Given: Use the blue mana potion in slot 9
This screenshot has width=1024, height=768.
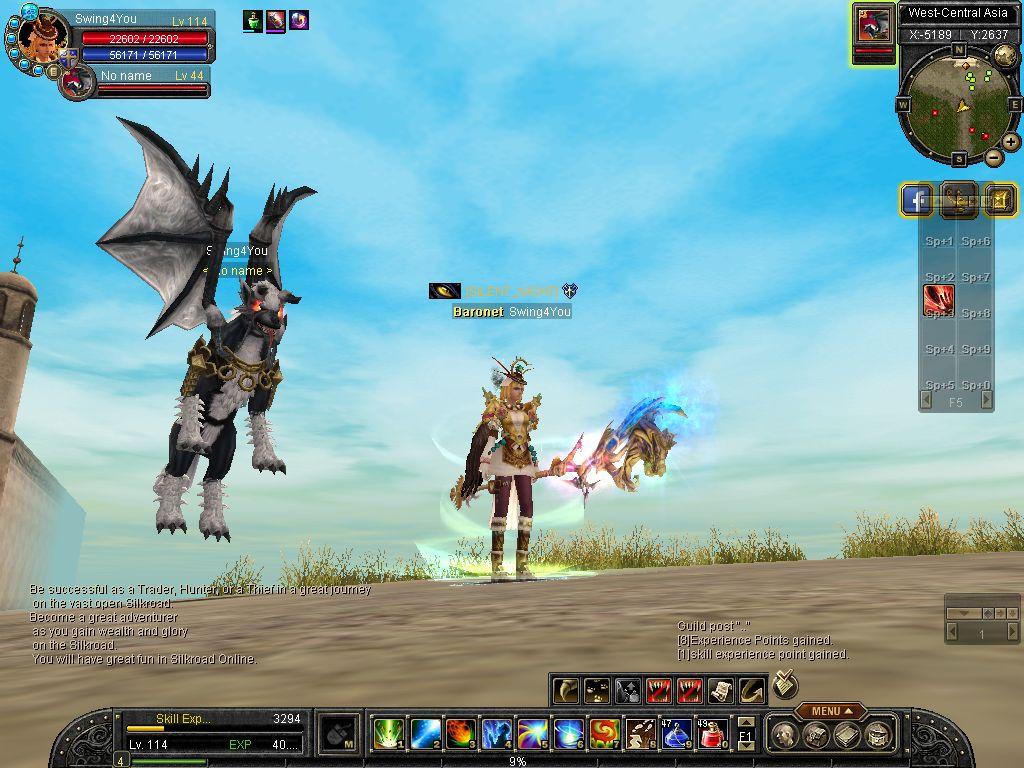Looking at the screenshot, I should click(x=676, y=735).
